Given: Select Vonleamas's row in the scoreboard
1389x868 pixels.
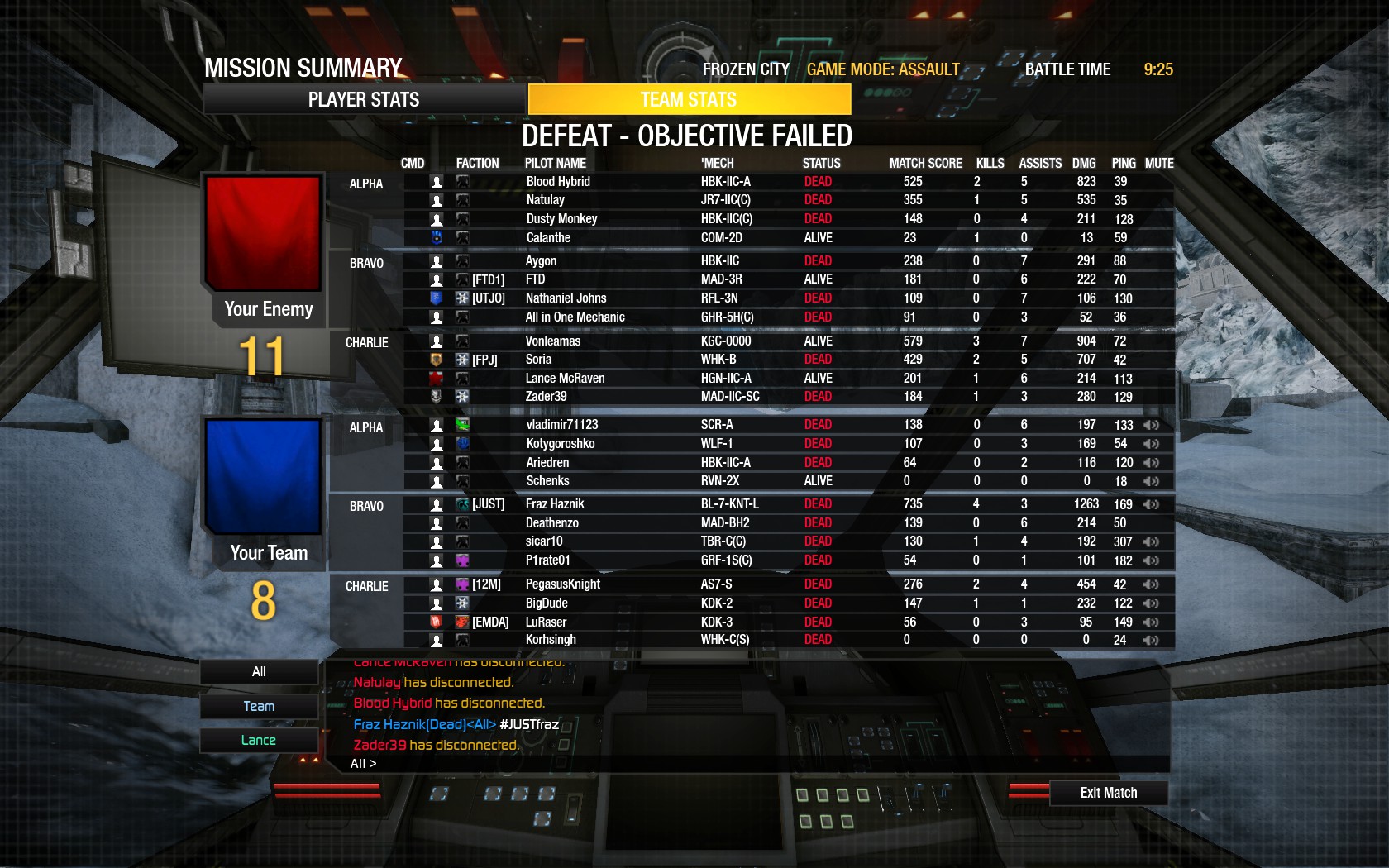Looking at the screenshot, I should [744, 341].
